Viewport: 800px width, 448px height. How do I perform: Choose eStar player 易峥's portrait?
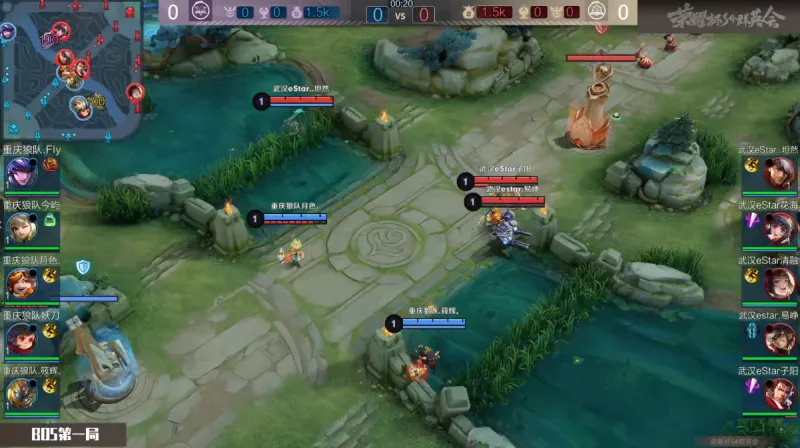[x=780, y=340]
